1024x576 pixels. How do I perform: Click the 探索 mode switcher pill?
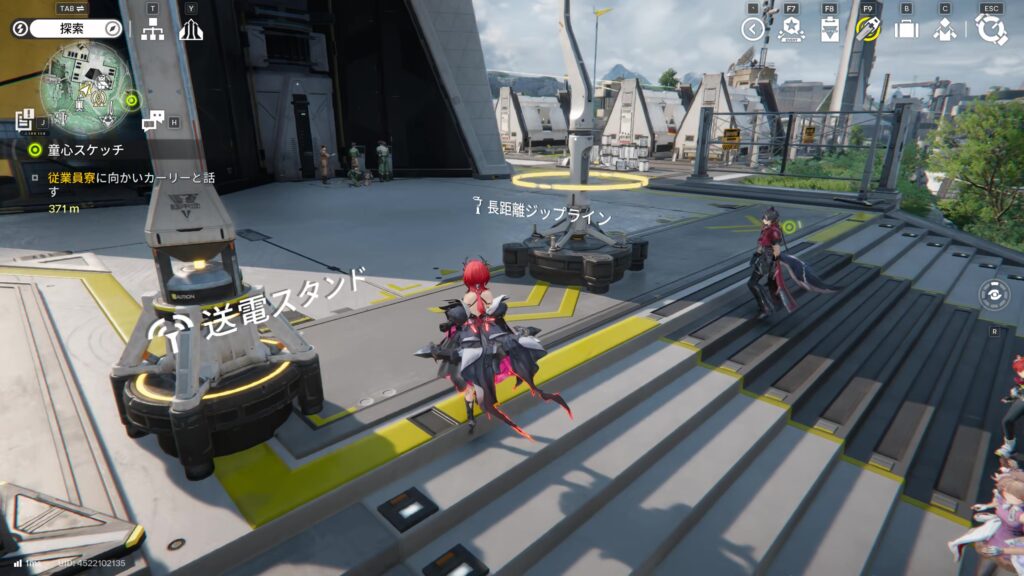68,29
